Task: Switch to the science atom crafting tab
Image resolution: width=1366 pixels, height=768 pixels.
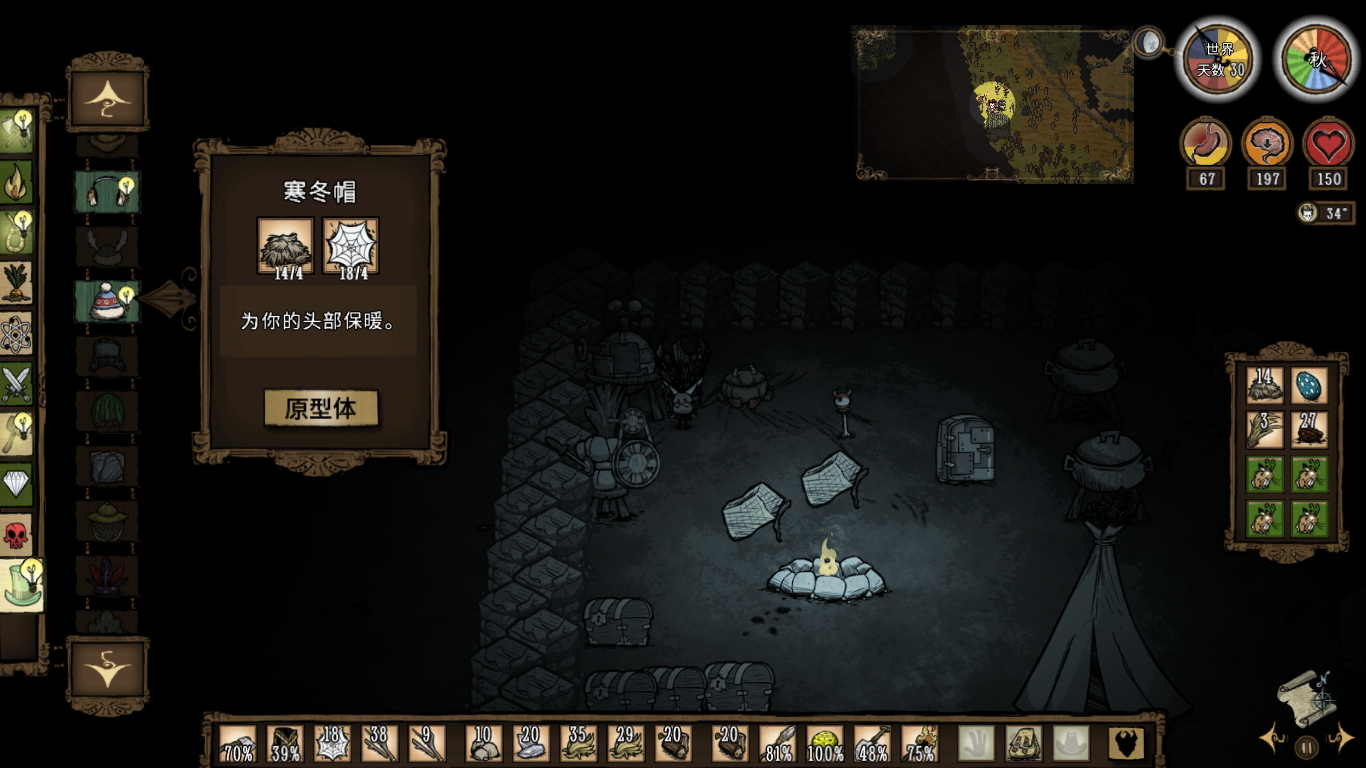Action: (x=16, y=334)
